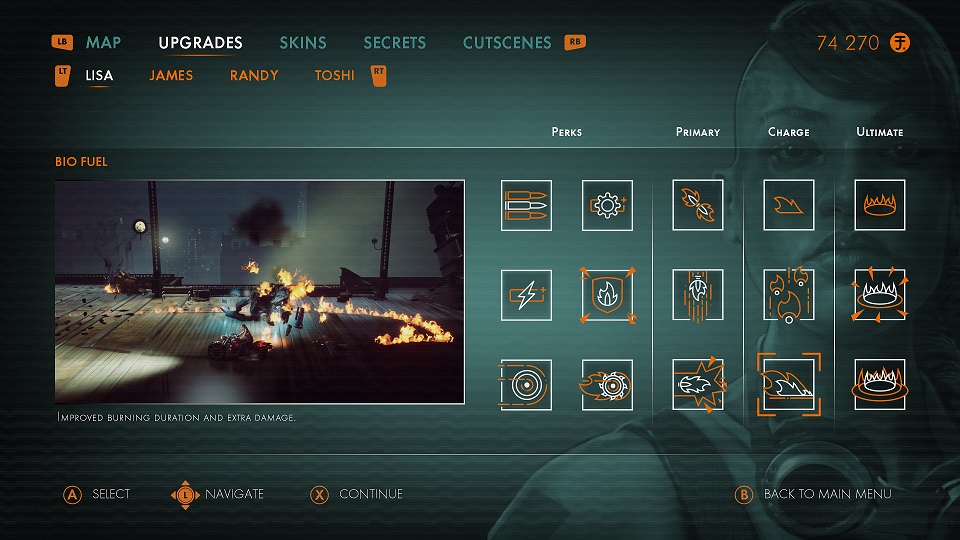Switch to Randy's upgrades
Viewport: 960px width, 540px height.
(254, 75)
